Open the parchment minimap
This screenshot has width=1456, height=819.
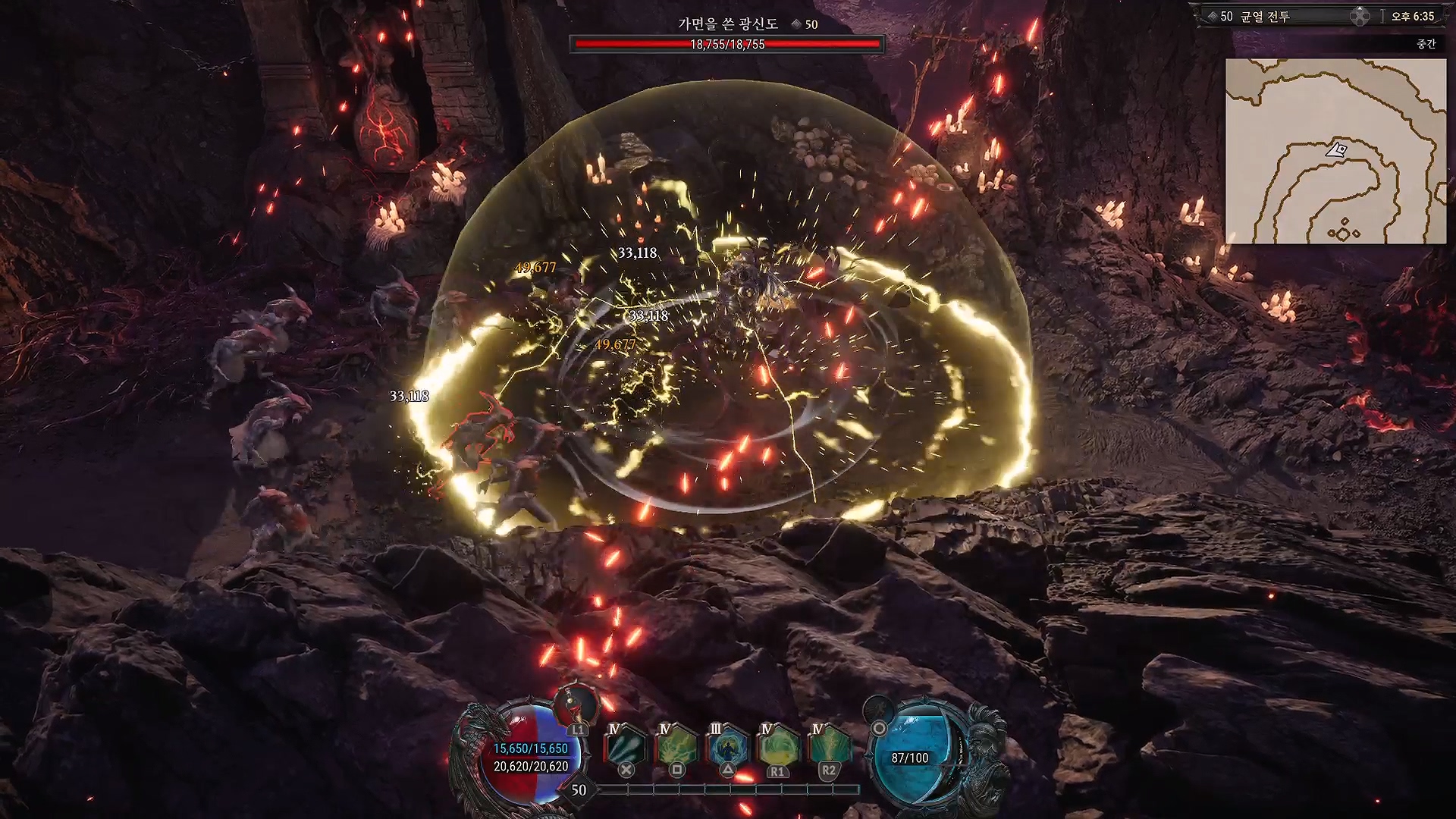[1335, 151]
